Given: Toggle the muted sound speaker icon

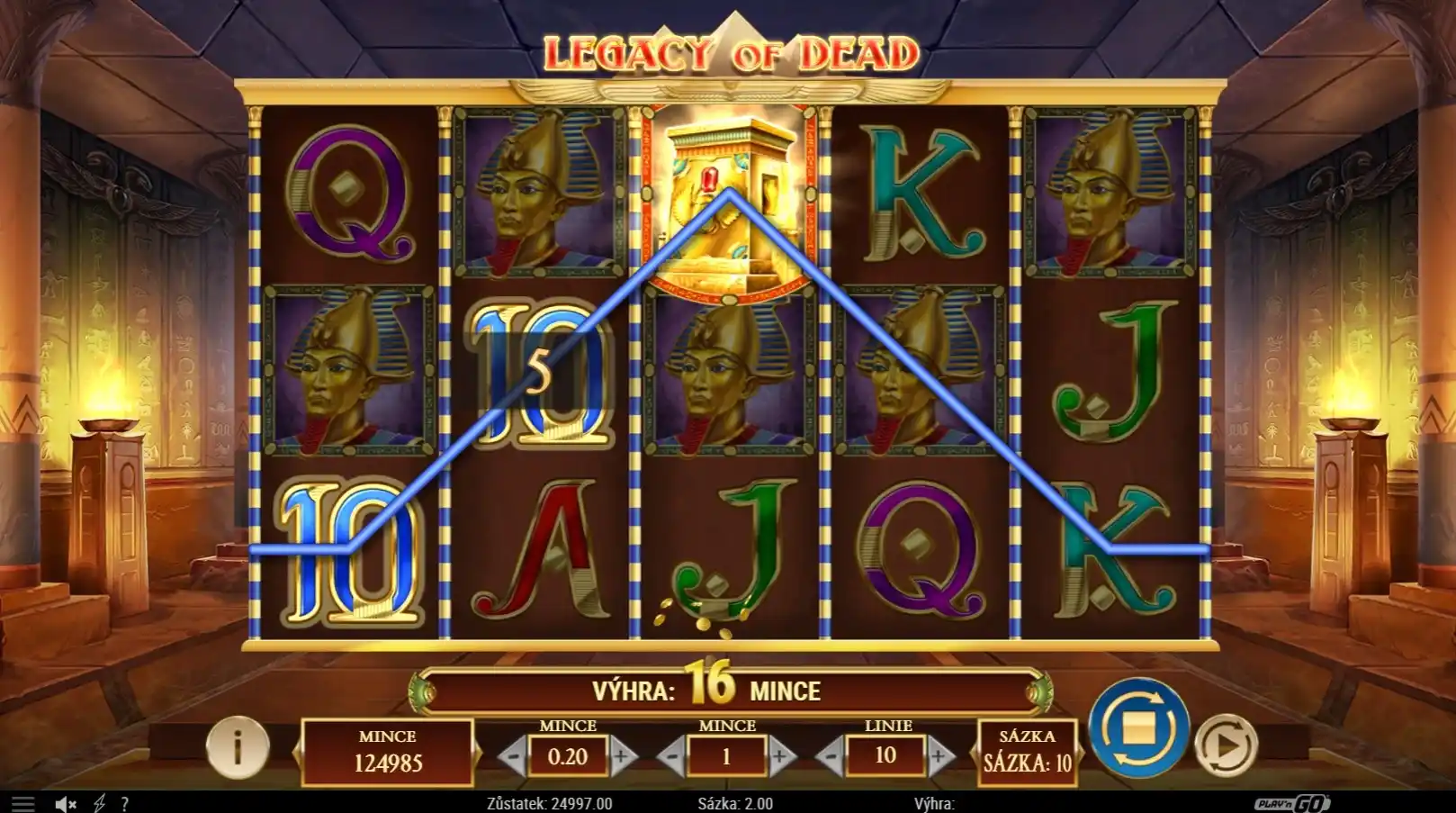Looking at the screenshot, I should pyautogui.click(x=65, y=804).
